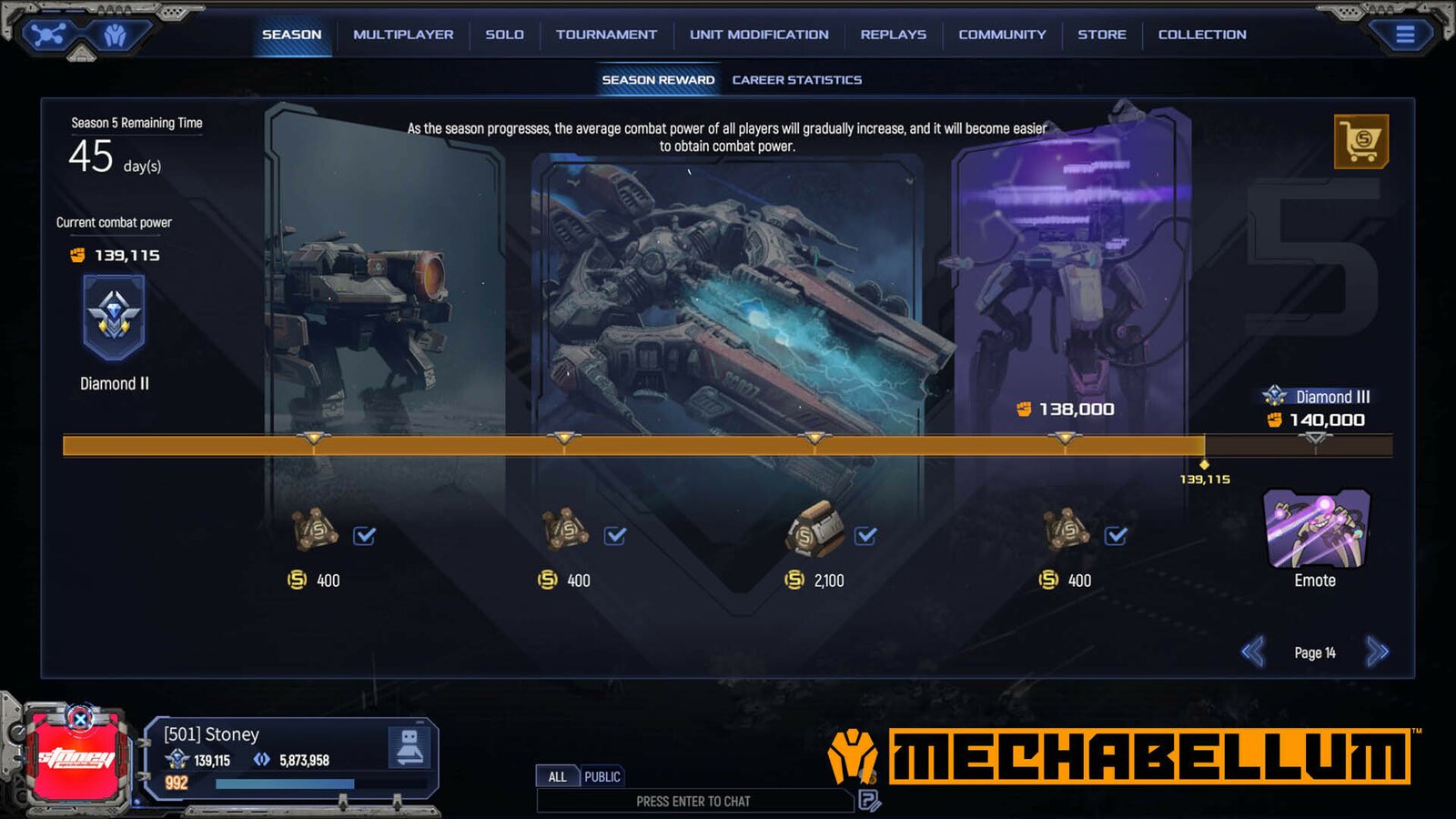Switch chat to the Public channel
The image size is (1456, 819).
click(x=603, y=776)
